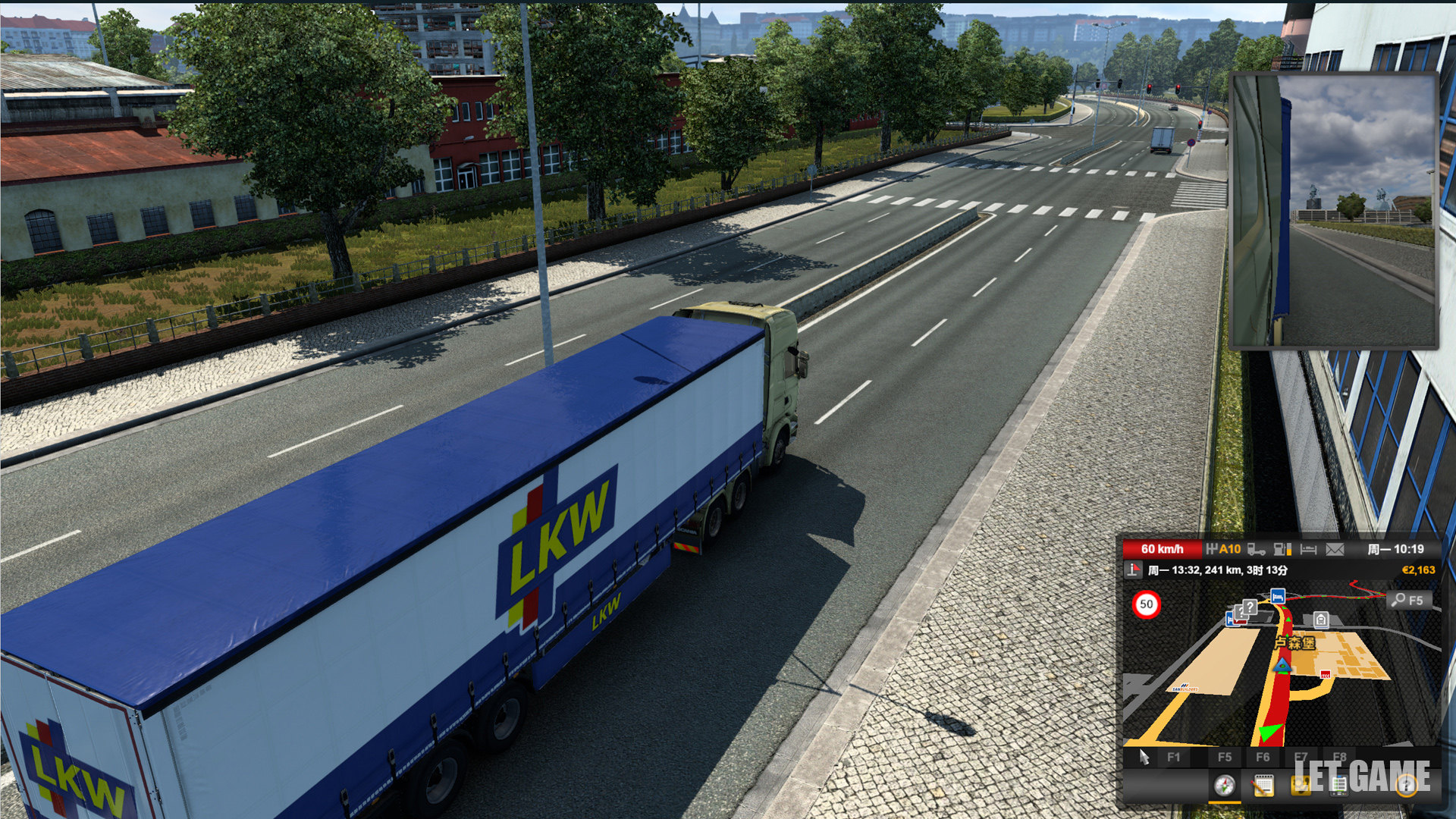
Task: Open the truck damage diagnostics tab
Action: [x=1301, y=786]
